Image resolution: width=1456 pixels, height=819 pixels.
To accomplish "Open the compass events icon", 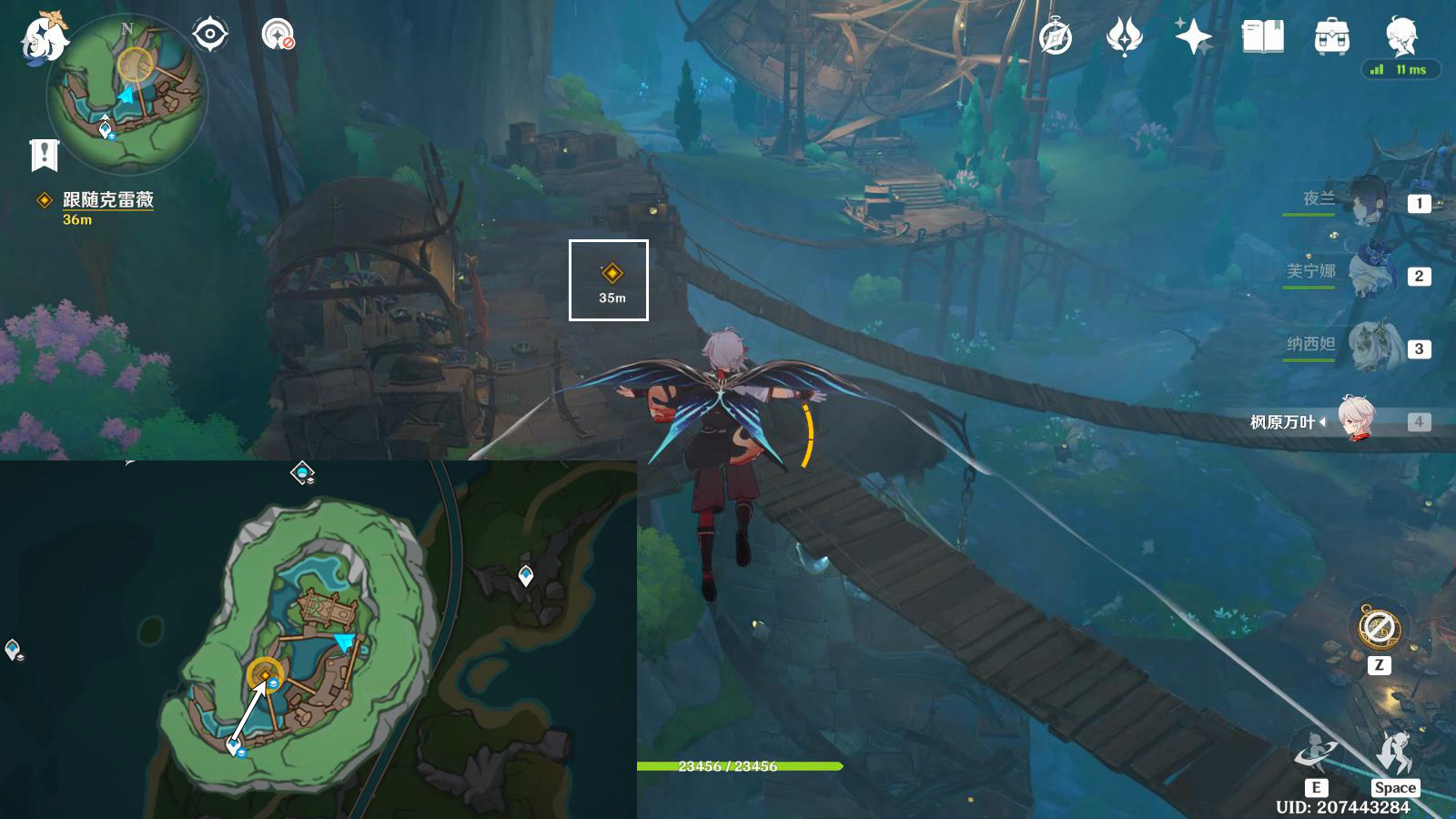I will click(1056, 37).
